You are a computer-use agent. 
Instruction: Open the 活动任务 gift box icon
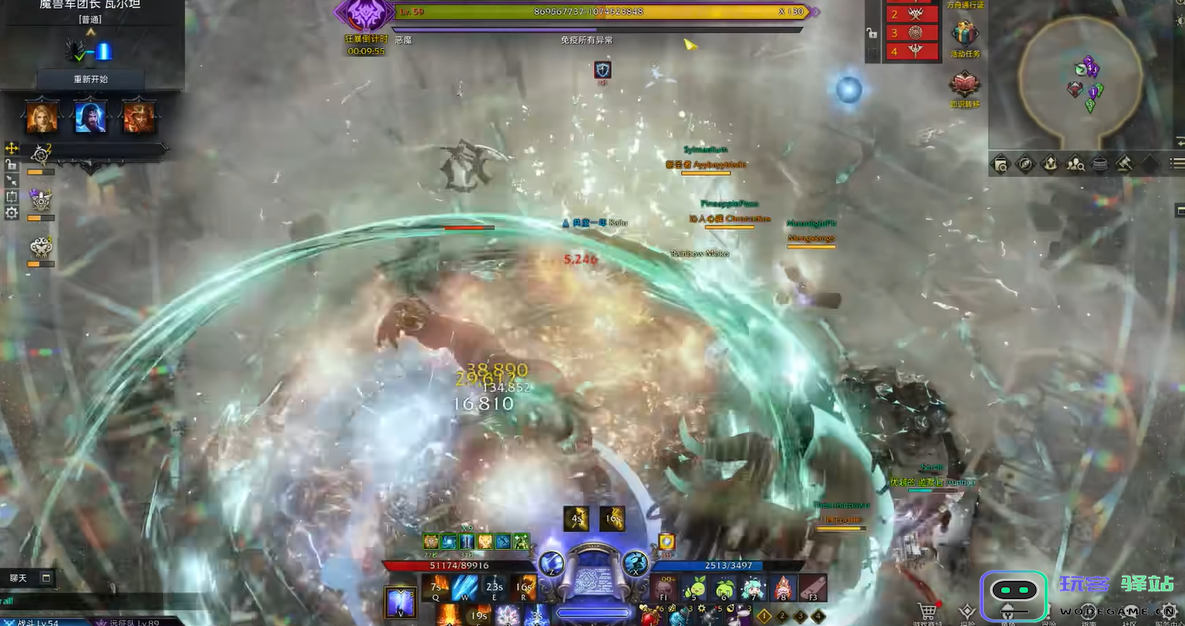[965, 36]
